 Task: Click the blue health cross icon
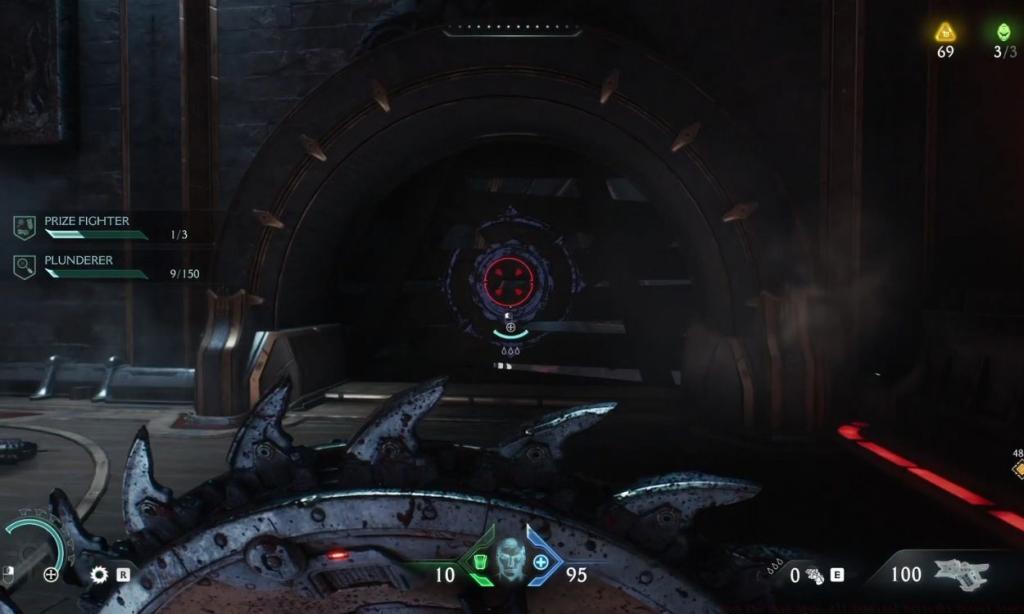click(541, 563)
